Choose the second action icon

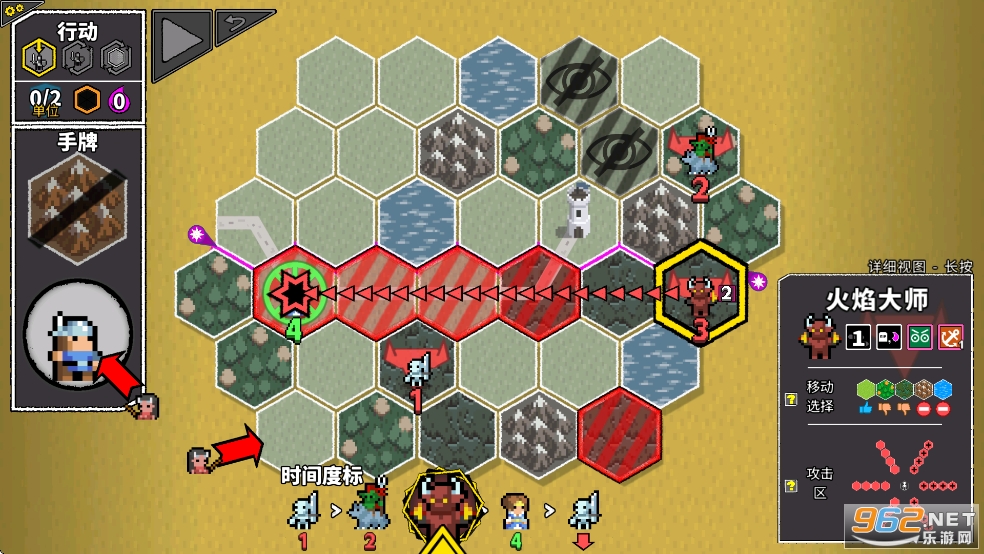pos(76,58)
